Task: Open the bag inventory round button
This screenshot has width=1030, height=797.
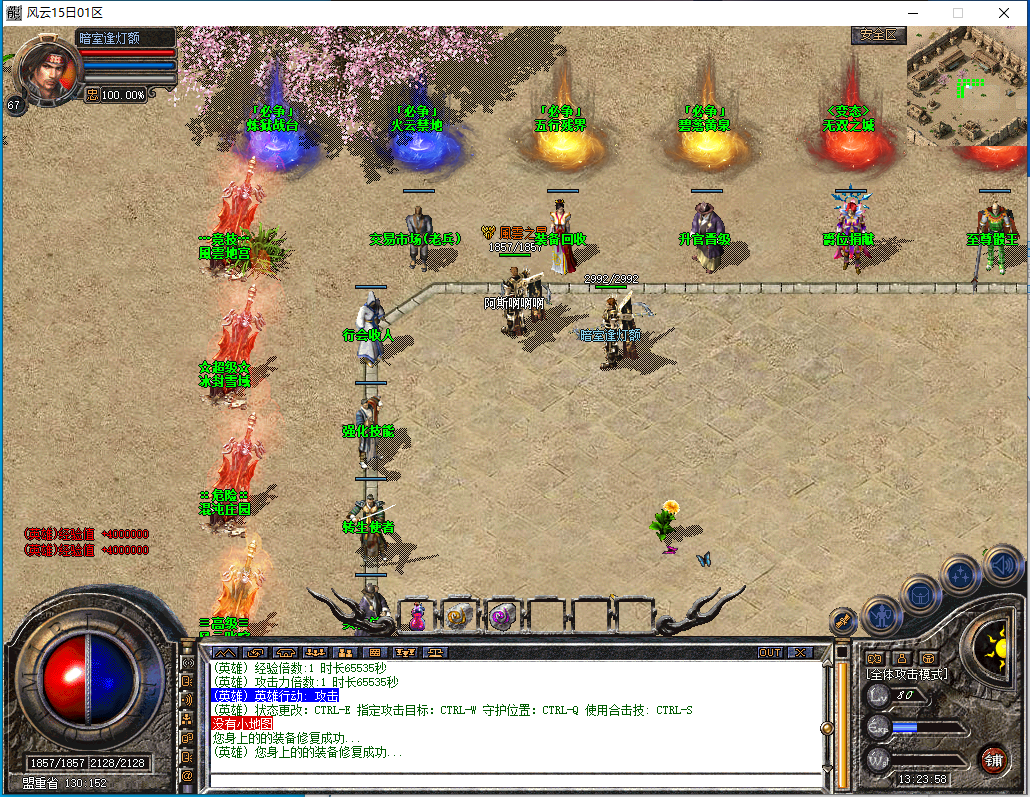Action: [x=920, y=596]
